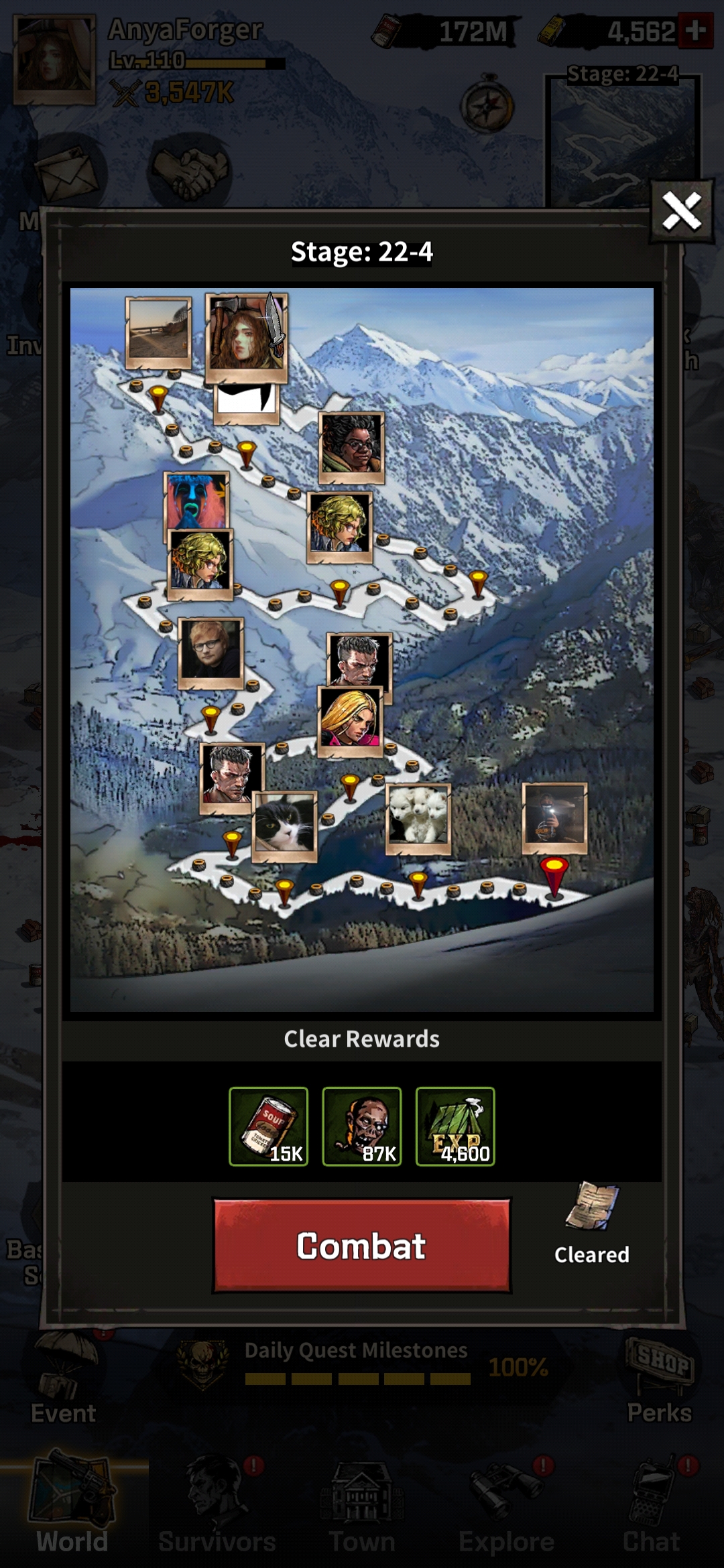Inspect the EXP tent 4,600 reward

(x=455, y=1126)
